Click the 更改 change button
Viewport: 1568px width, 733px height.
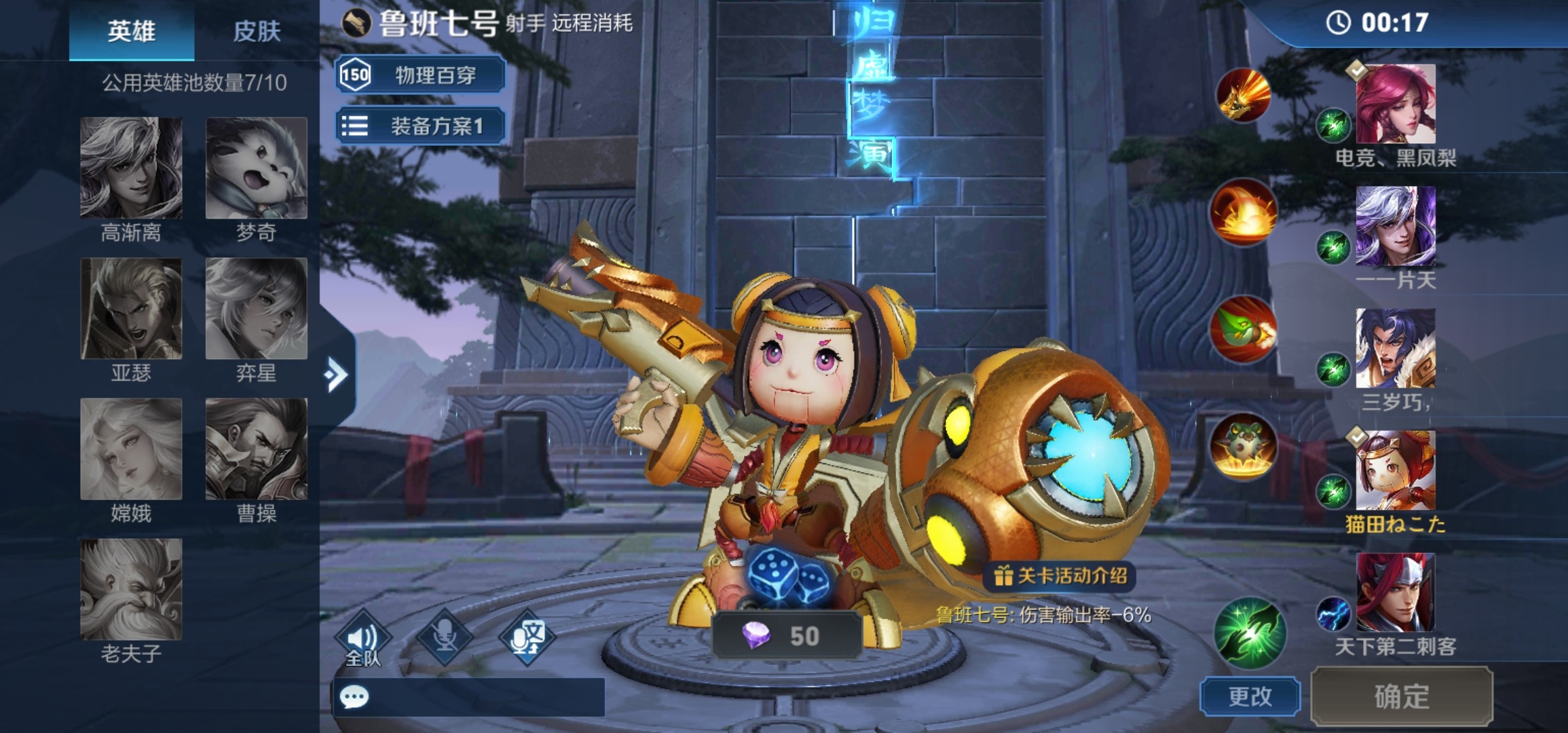(x=1250, y=696)
